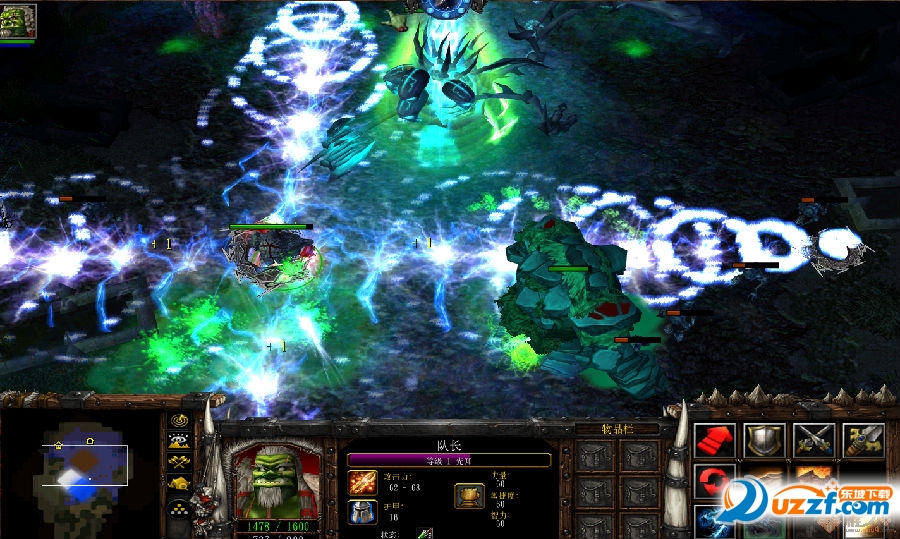Inspect the golden chalice hero attribute icon
Viewport: 900px width, 539px height.
click(469, 495)
